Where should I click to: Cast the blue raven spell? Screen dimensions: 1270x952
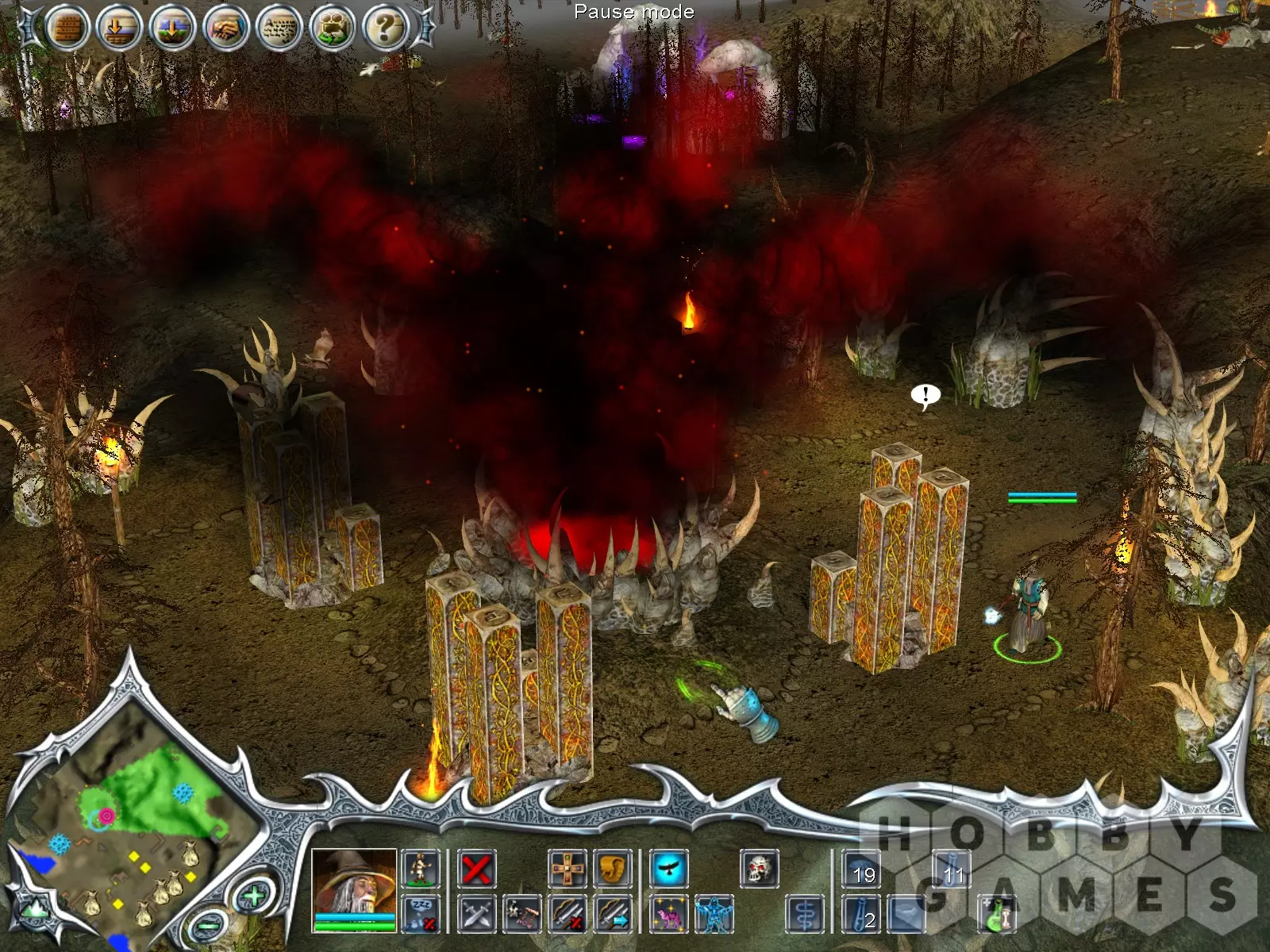pos(669,869)
